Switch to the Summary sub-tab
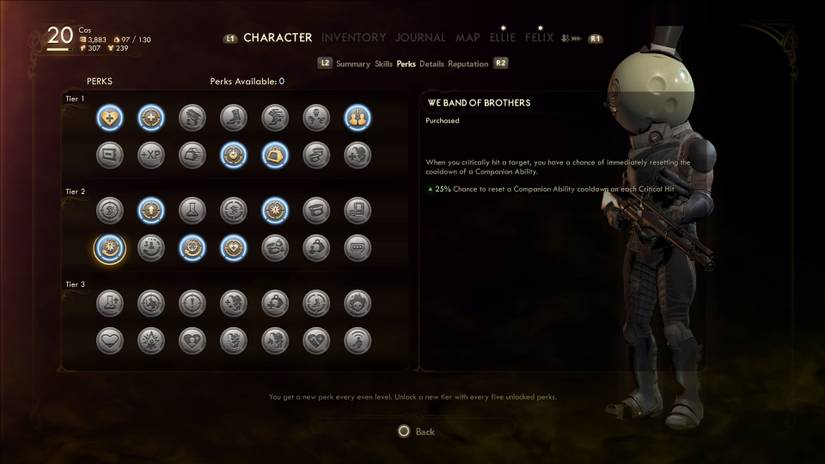This screenshot has height=464, width=825. point(353,64)
